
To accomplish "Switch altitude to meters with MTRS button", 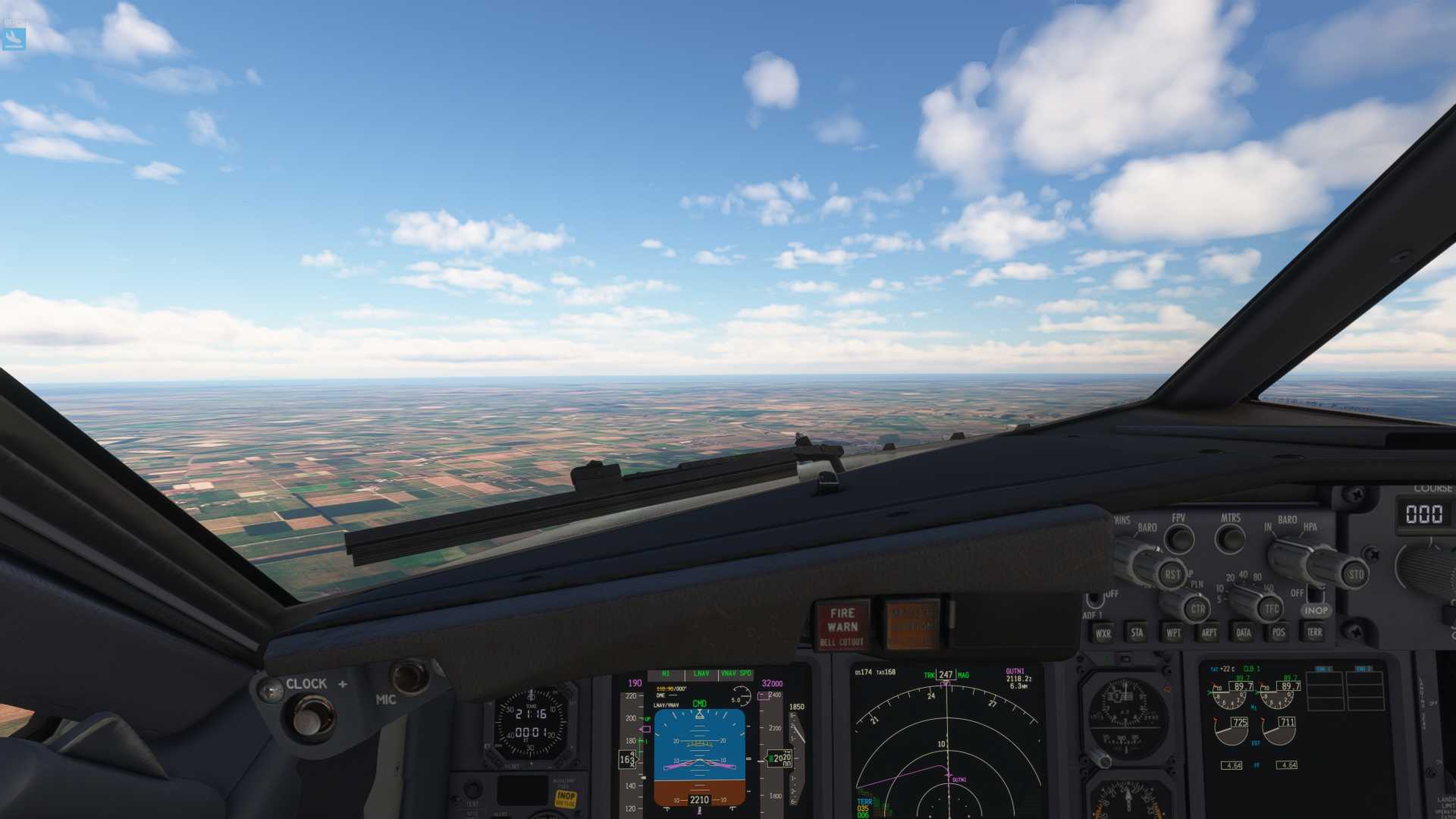I will click(x=1230, y=539).
